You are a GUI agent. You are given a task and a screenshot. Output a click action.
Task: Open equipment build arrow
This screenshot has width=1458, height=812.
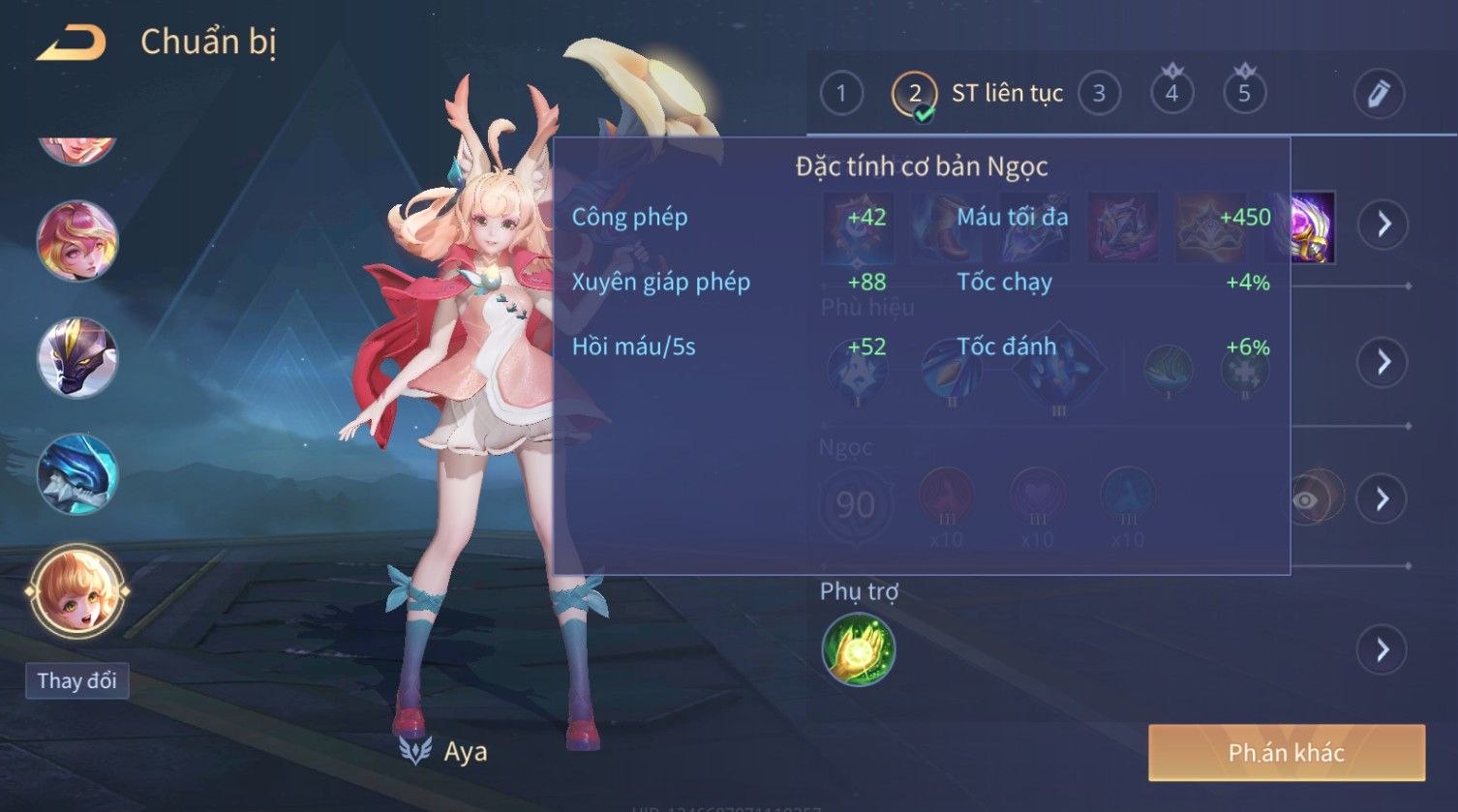(1382, 225)
